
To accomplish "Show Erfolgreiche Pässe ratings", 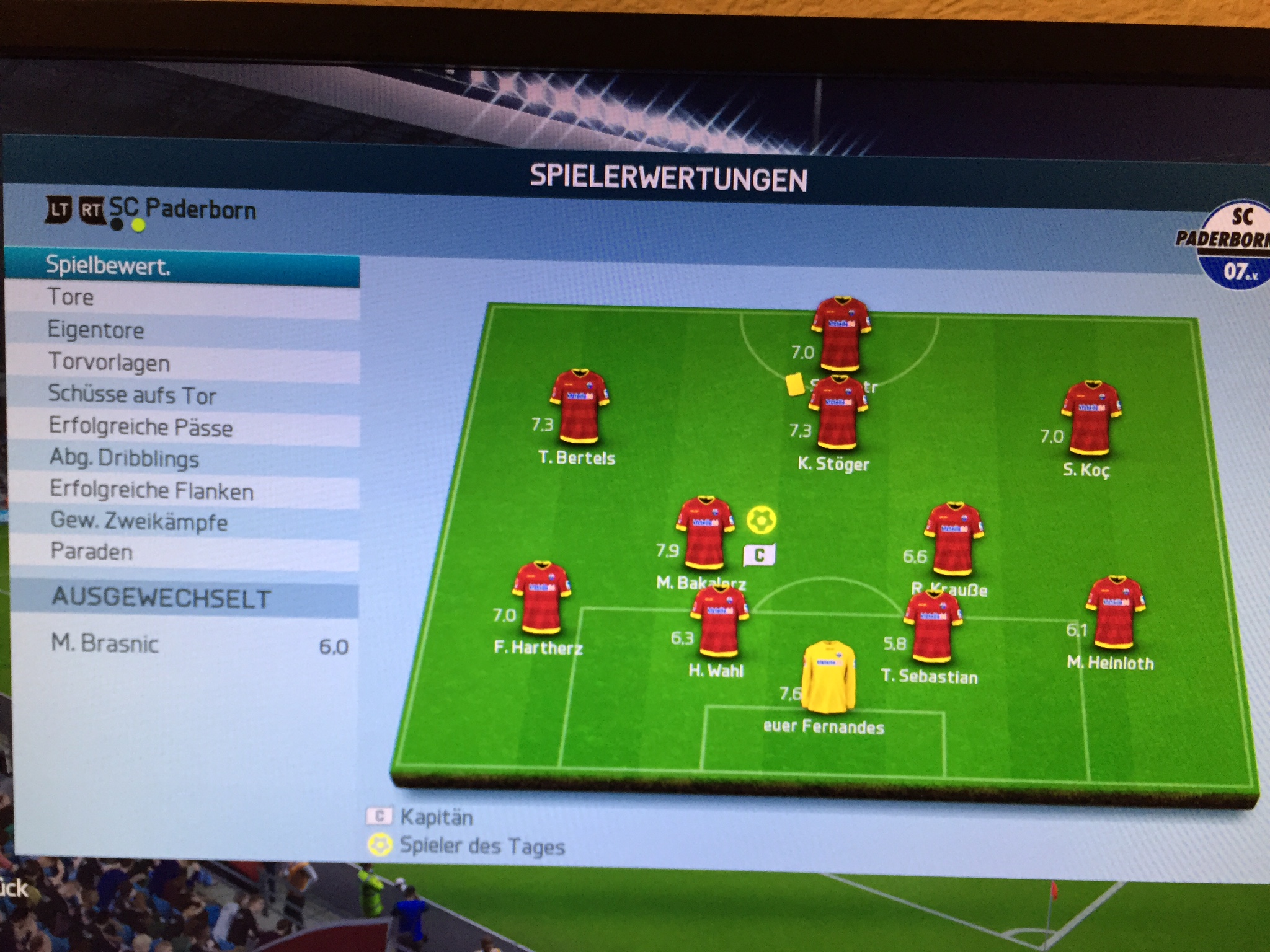I will click(x=182, y=428).
